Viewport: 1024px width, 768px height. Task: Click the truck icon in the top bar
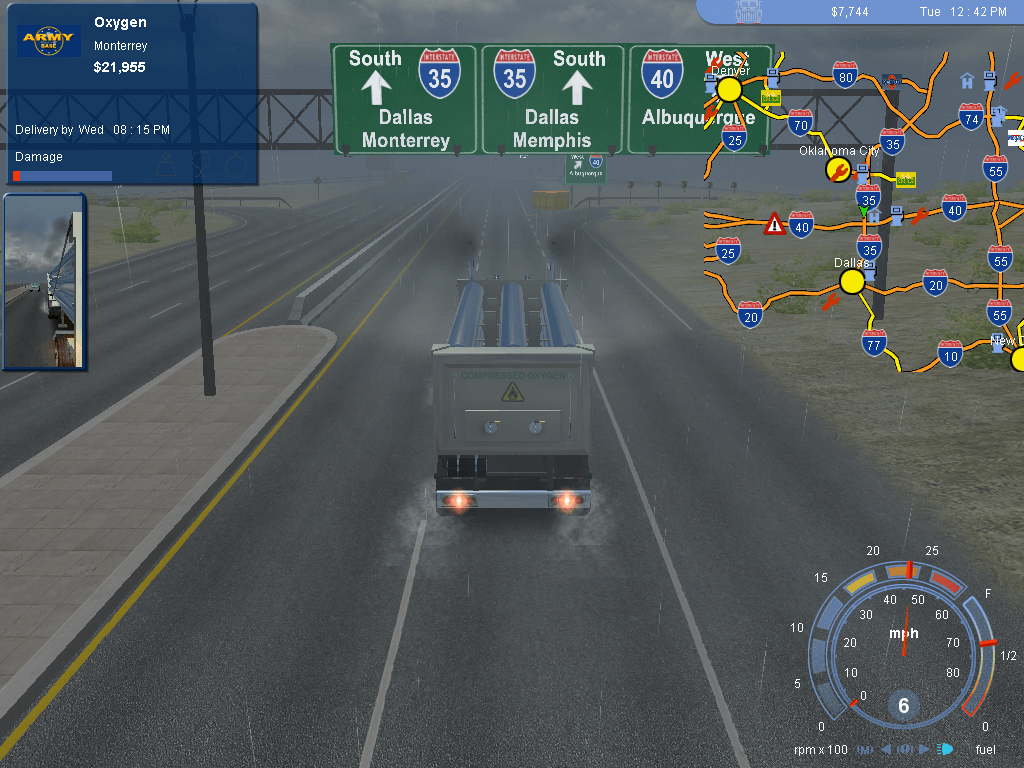[748, 11]
